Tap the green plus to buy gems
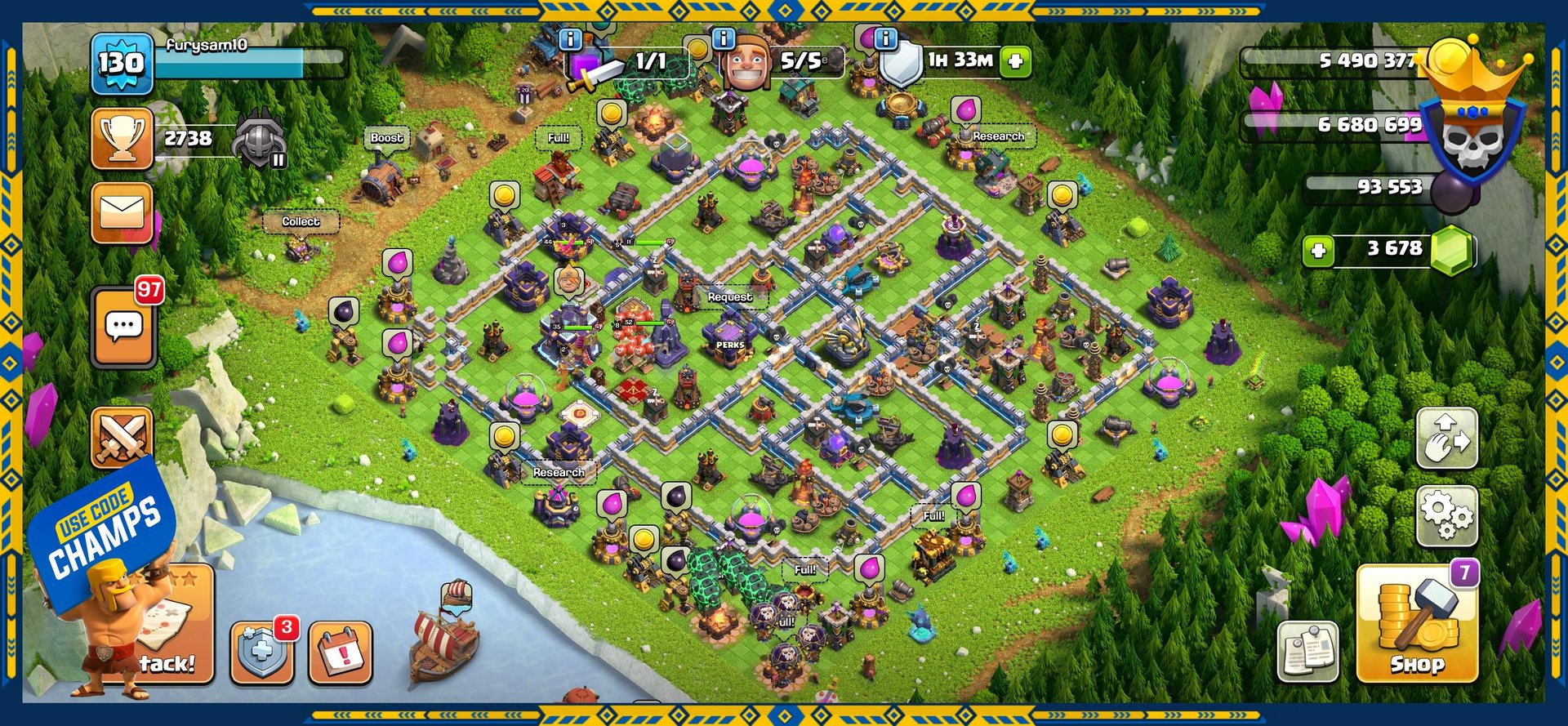Screen dimensions: 1568x726 click(1318, 251)
